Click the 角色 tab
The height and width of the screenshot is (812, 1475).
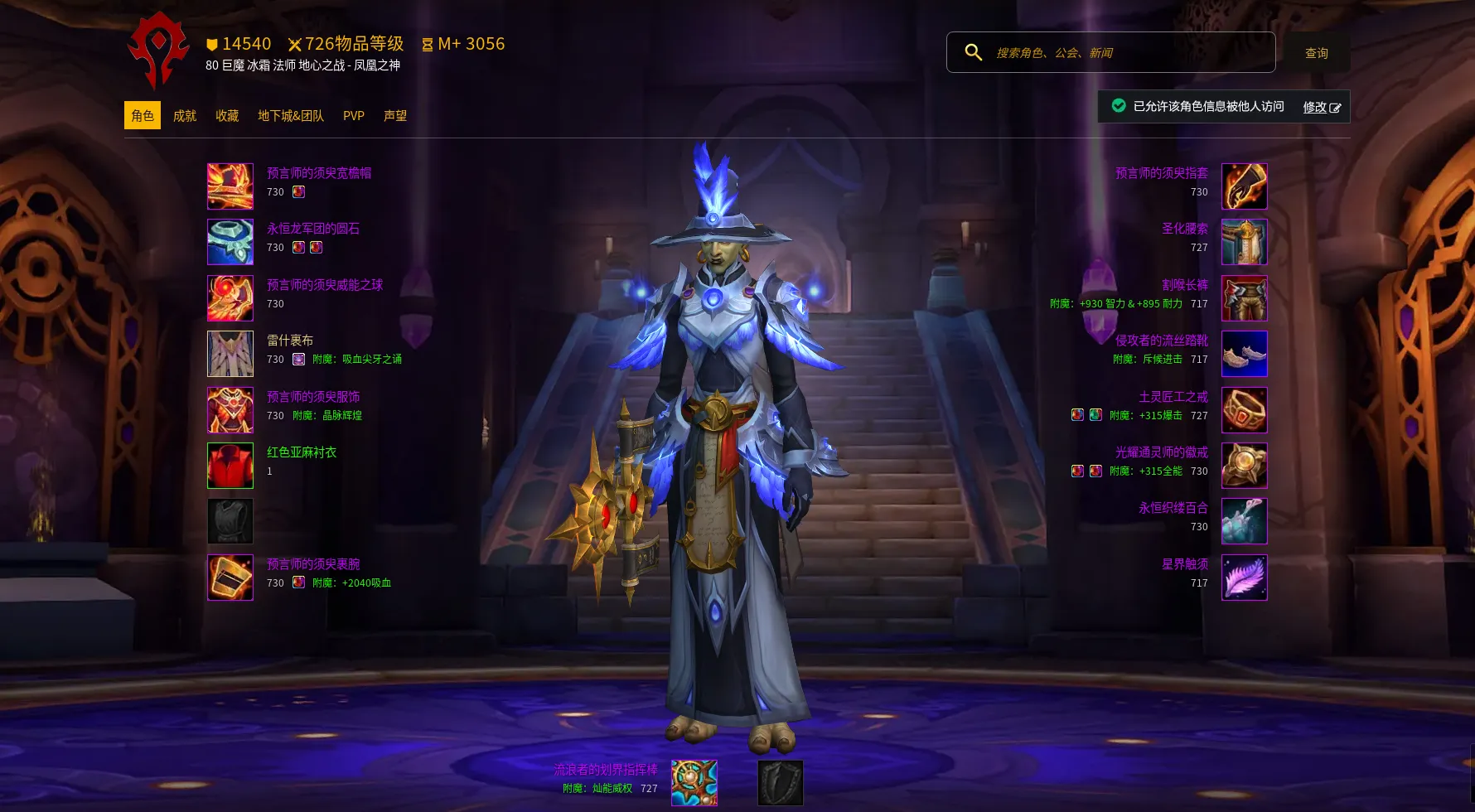143,116
